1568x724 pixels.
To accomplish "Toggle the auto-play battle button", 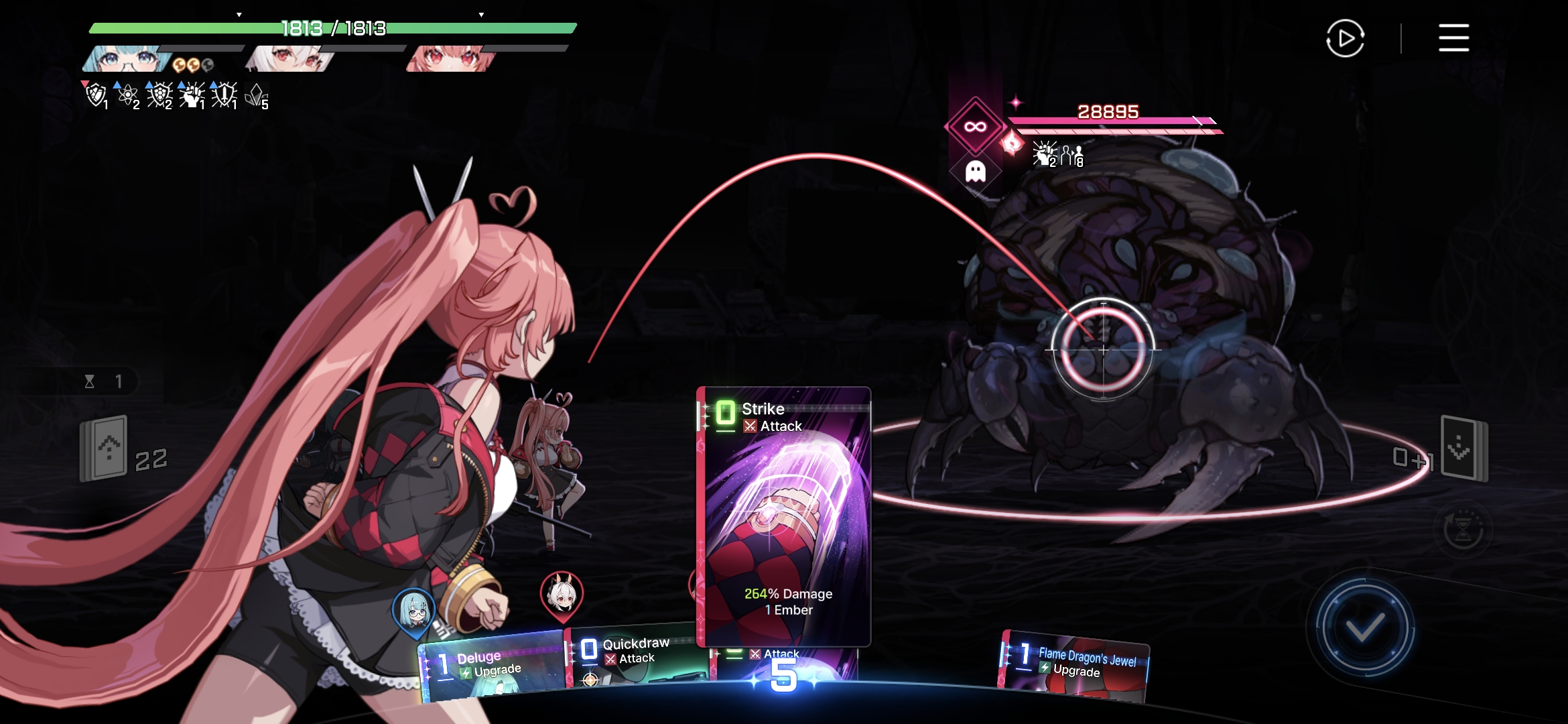I will point(1345,39).
